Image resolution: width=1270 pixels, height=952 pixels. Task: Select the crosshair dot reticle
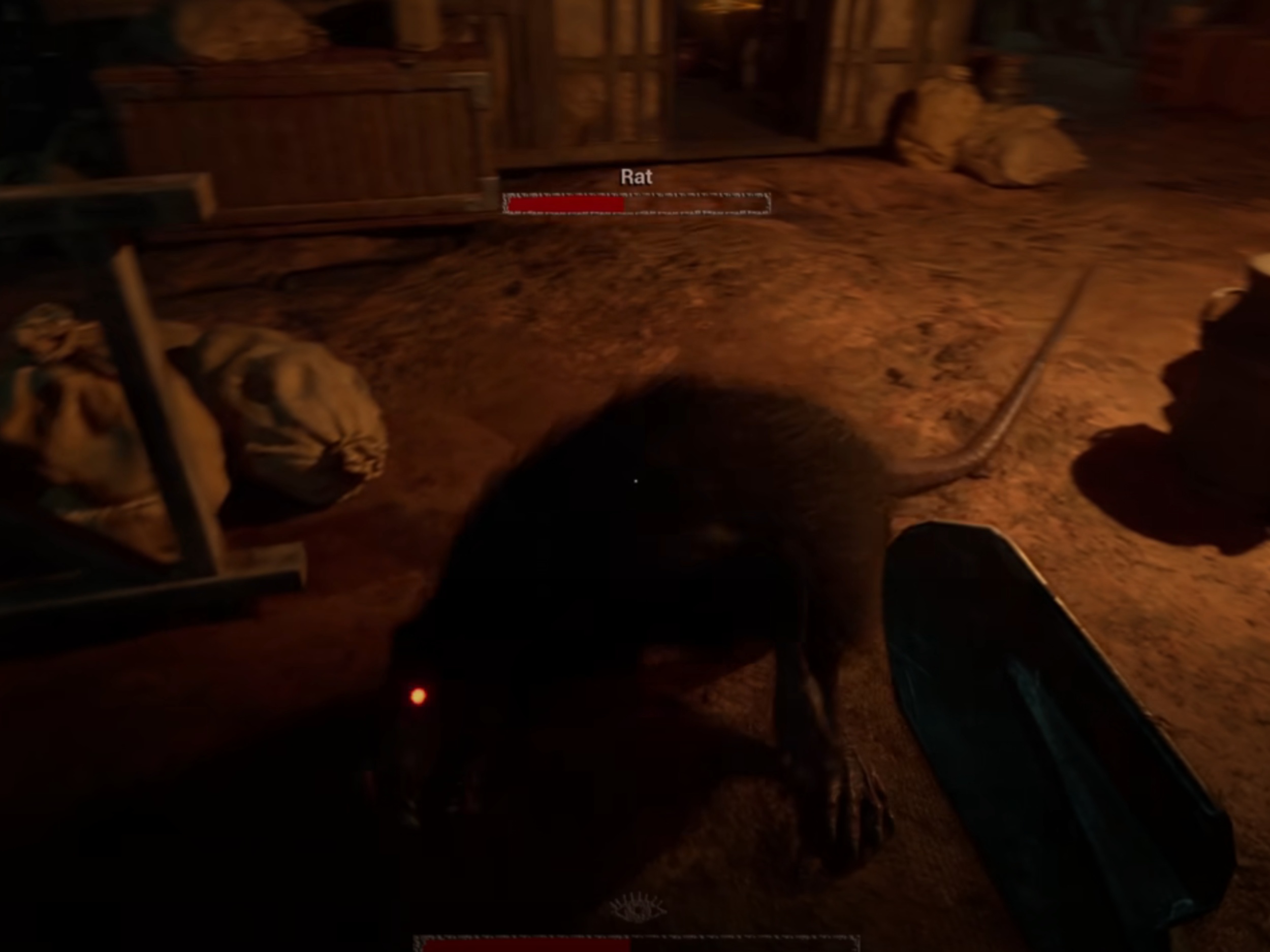click(635, 480)
